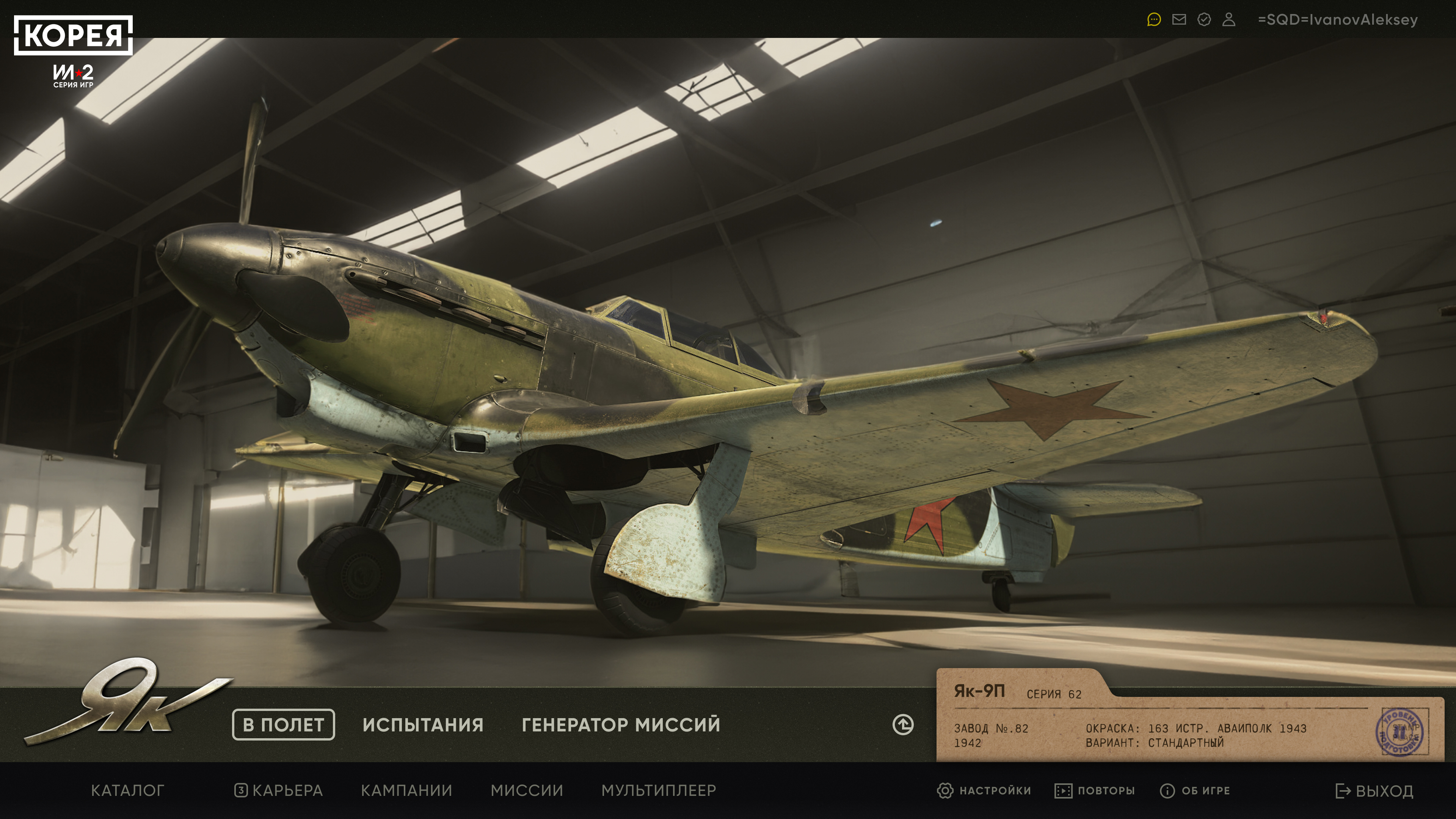Viewport: 1456px width, 819px height.
Task: Open the user profile icon
Action: pyautogui.click(x=1229, y=20)
